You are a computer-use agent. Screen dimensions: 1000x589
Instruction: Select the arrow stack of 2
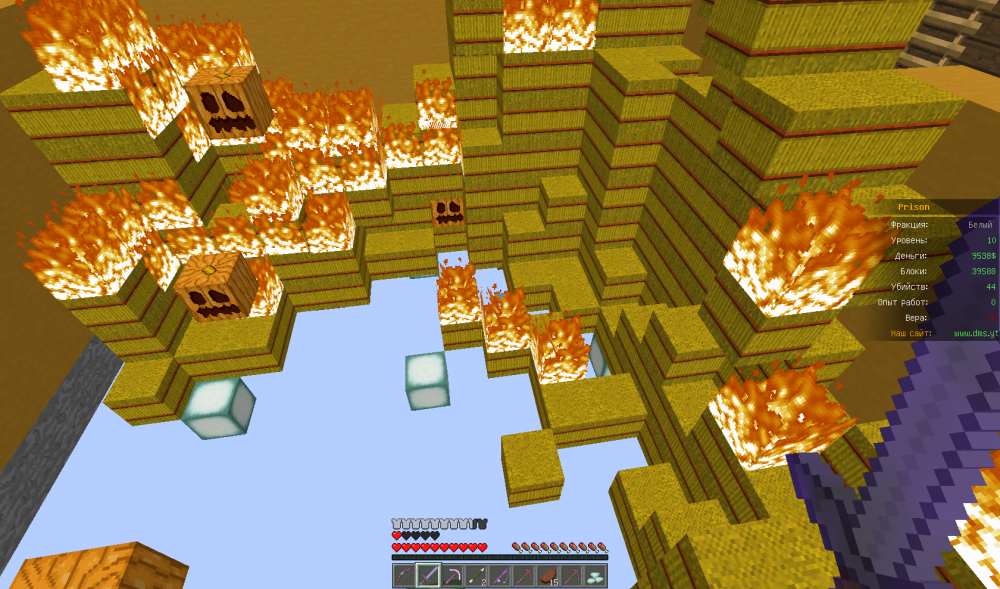476,576
